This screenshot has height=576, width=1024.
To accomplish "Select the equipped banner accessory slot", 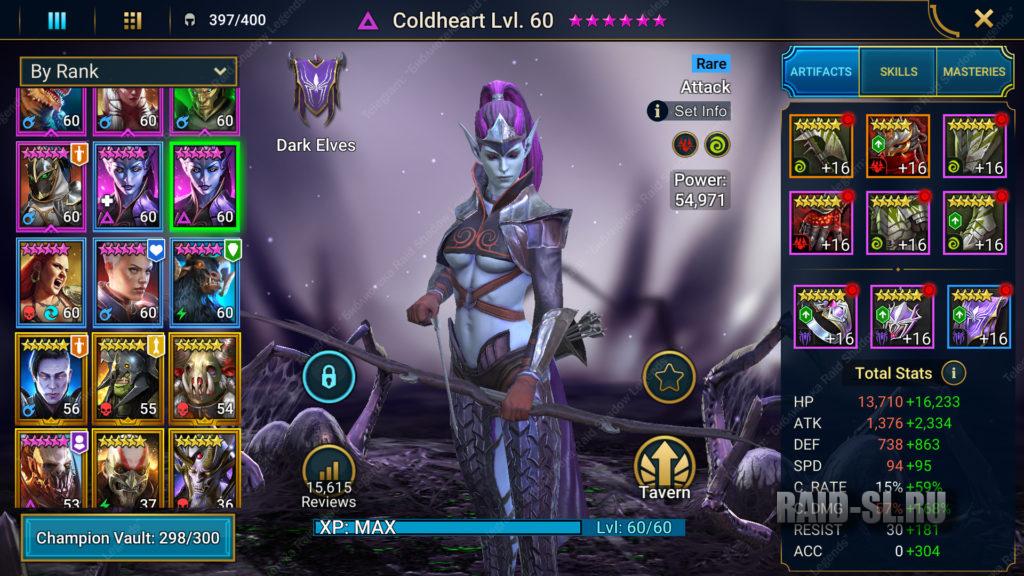I will [979, 317].
